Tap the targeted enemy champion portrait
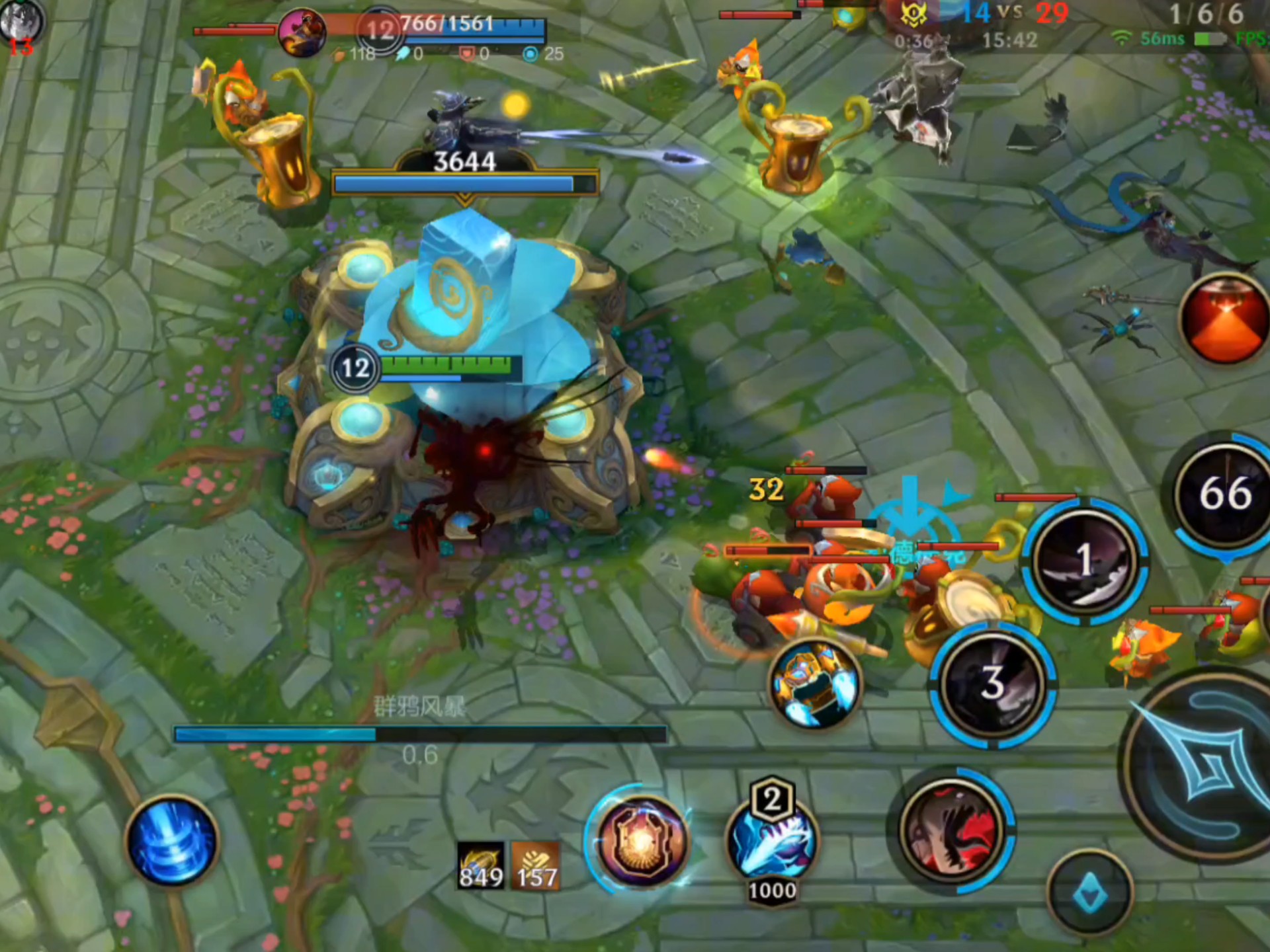The height and width of the screenshot is (952, 1270). 302,31
